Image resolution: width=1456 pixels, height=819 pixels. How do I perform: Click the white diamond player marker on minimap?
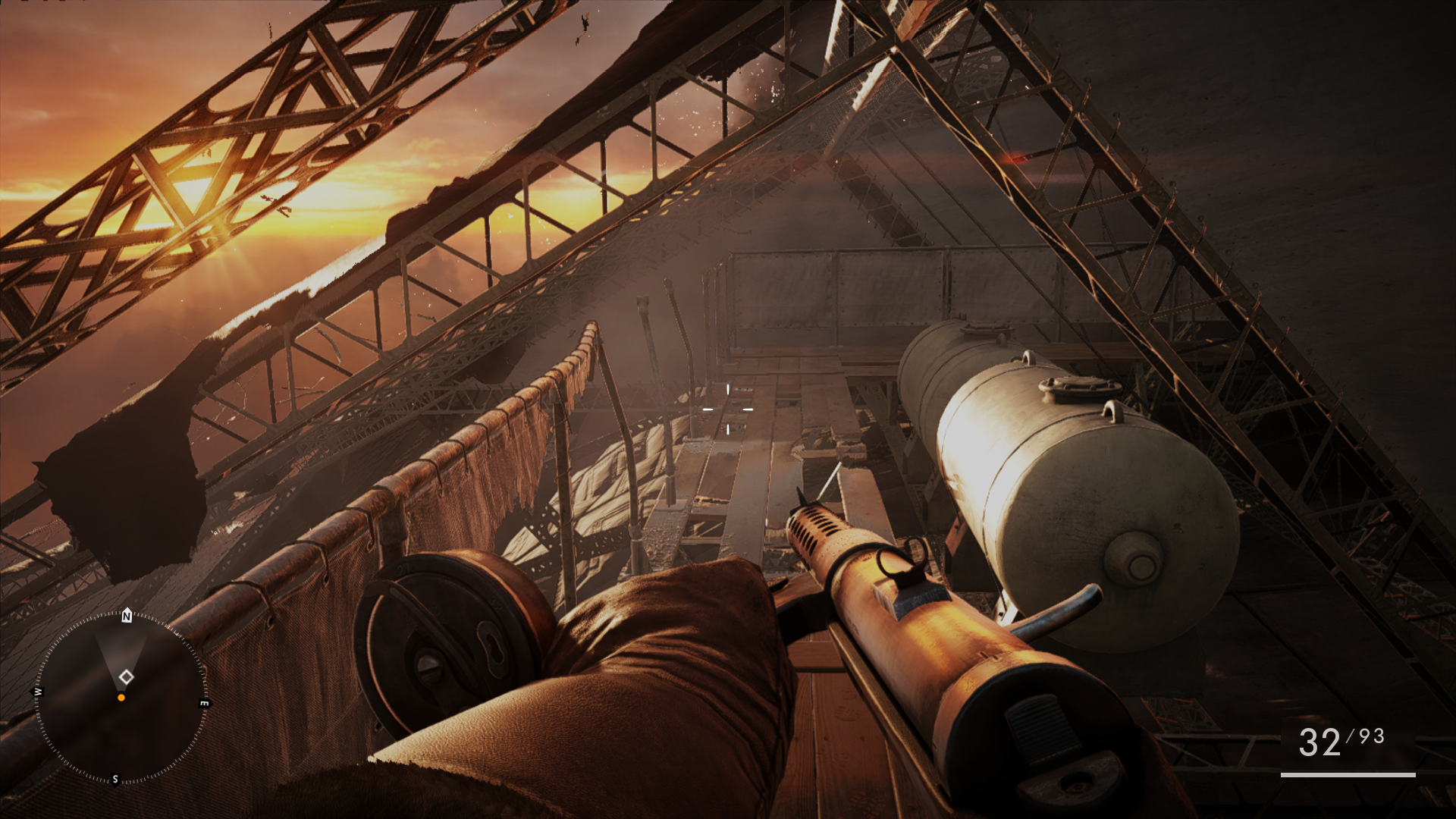click(x=127, y=676)
